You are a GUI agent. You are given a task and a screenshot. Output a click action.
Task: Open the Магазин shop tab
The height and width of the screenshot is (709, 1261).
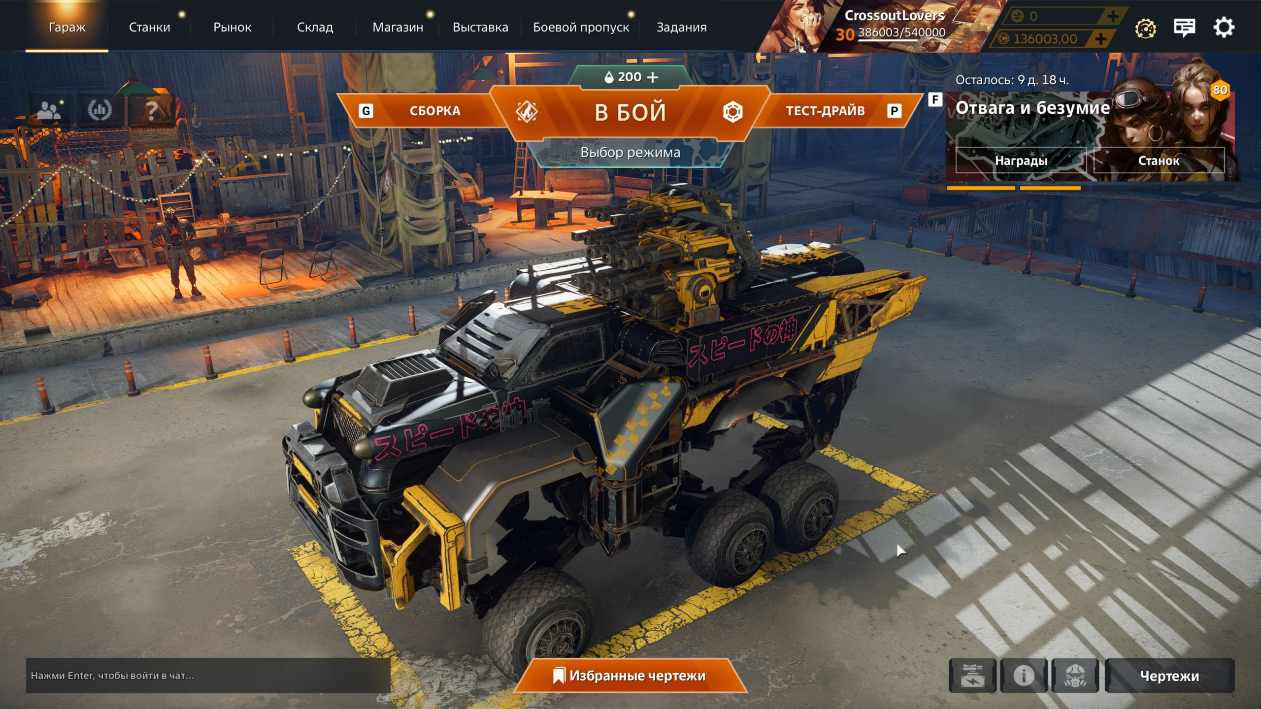397,27
